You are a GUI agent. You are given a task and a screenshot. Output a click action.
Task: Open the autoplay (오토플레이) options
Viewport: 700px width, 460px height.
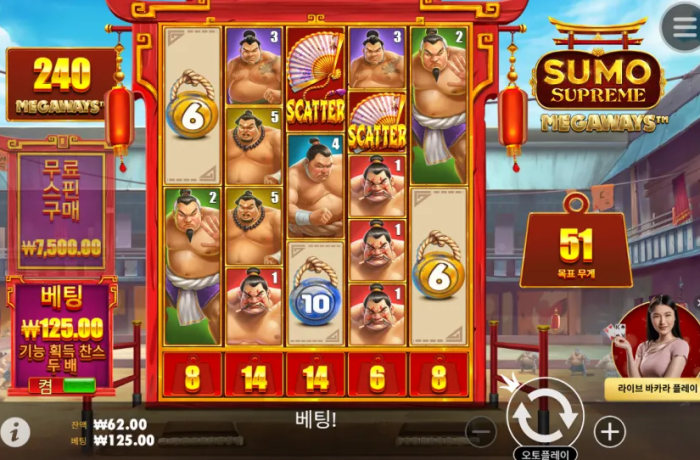(x=545, y=453)
